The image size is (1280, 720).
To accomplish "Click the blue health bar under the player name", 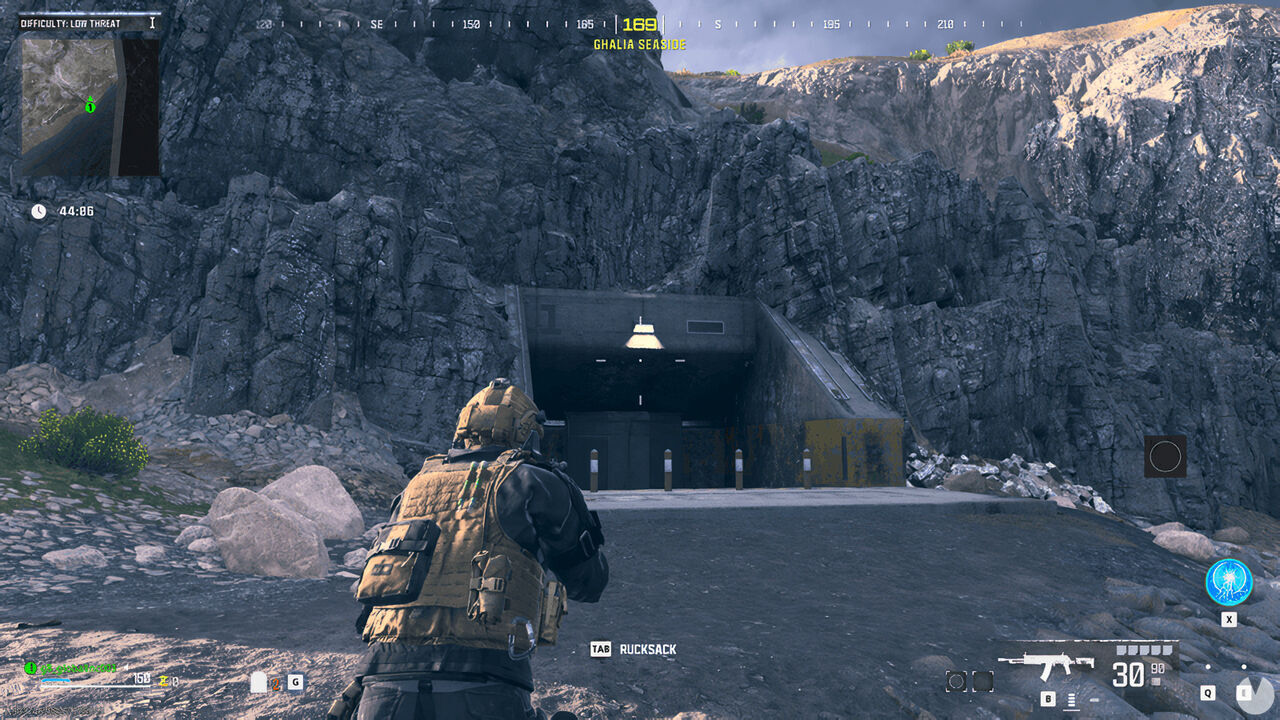I will pyautogui.click(x=56, y=681).
